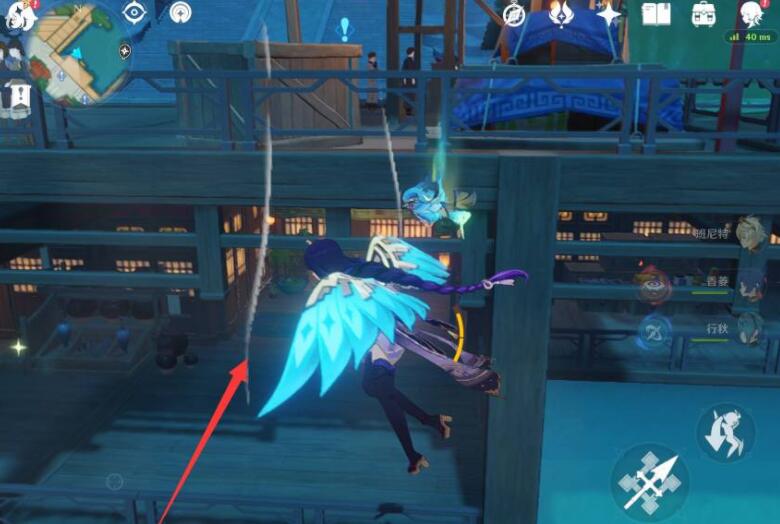Open the winged Battle Pass icon
This screenshot has width=780, height=524.
[x=561, y=13]
